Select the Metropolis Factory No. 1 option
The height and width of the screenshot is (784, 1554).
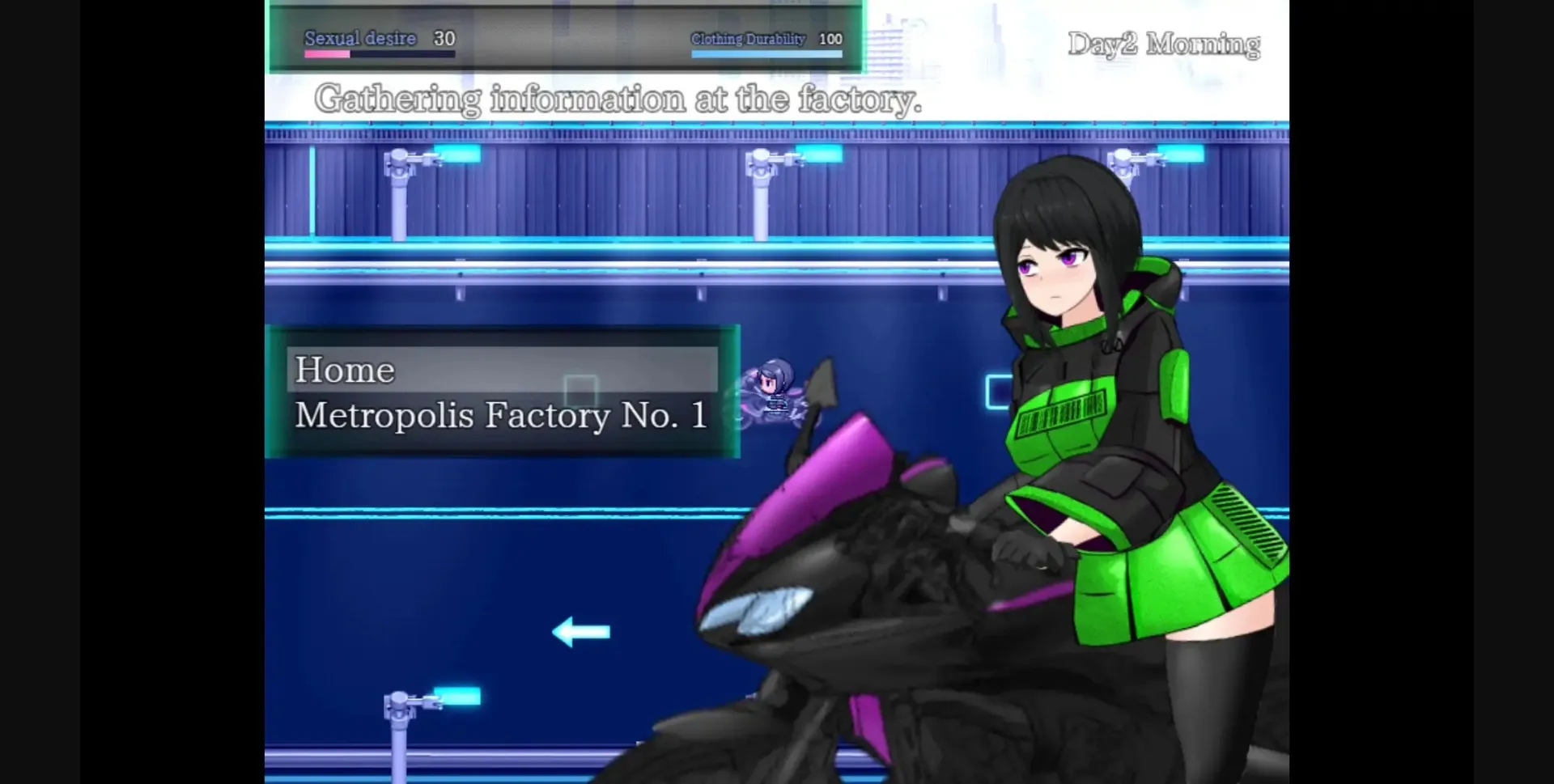(502, 415)
